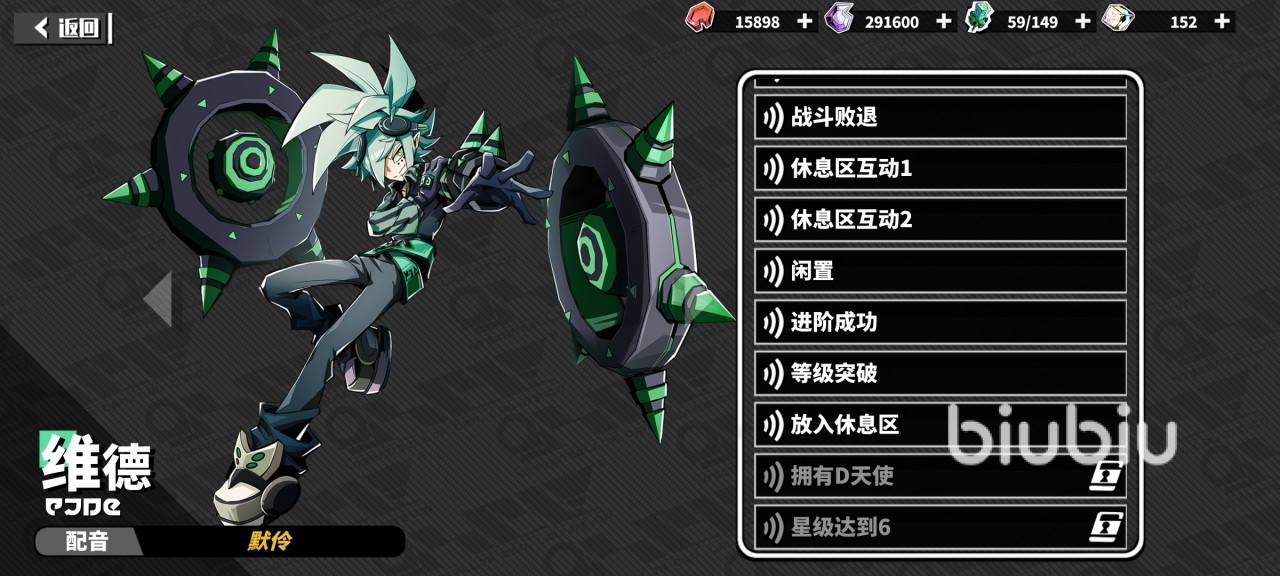Select the locked 星级达到6 voice entry

(940, 527)
